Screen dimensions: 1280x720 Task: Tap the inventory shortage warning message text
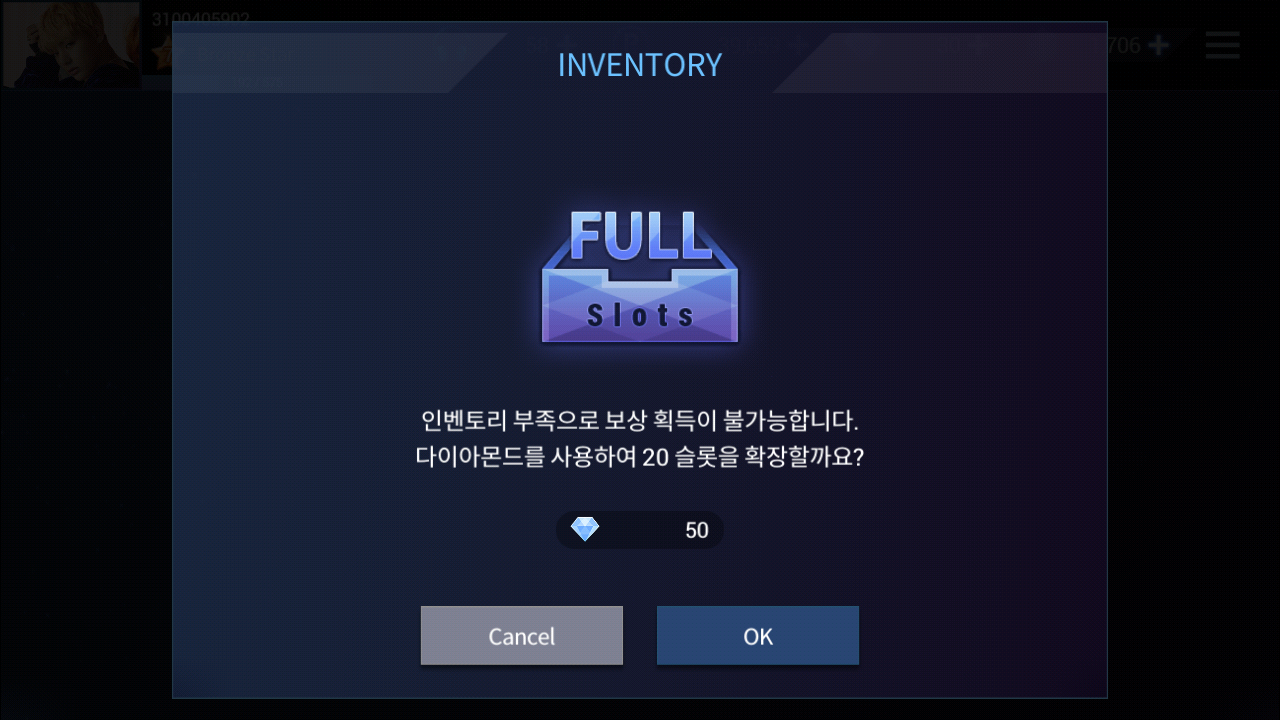(640, 420)
